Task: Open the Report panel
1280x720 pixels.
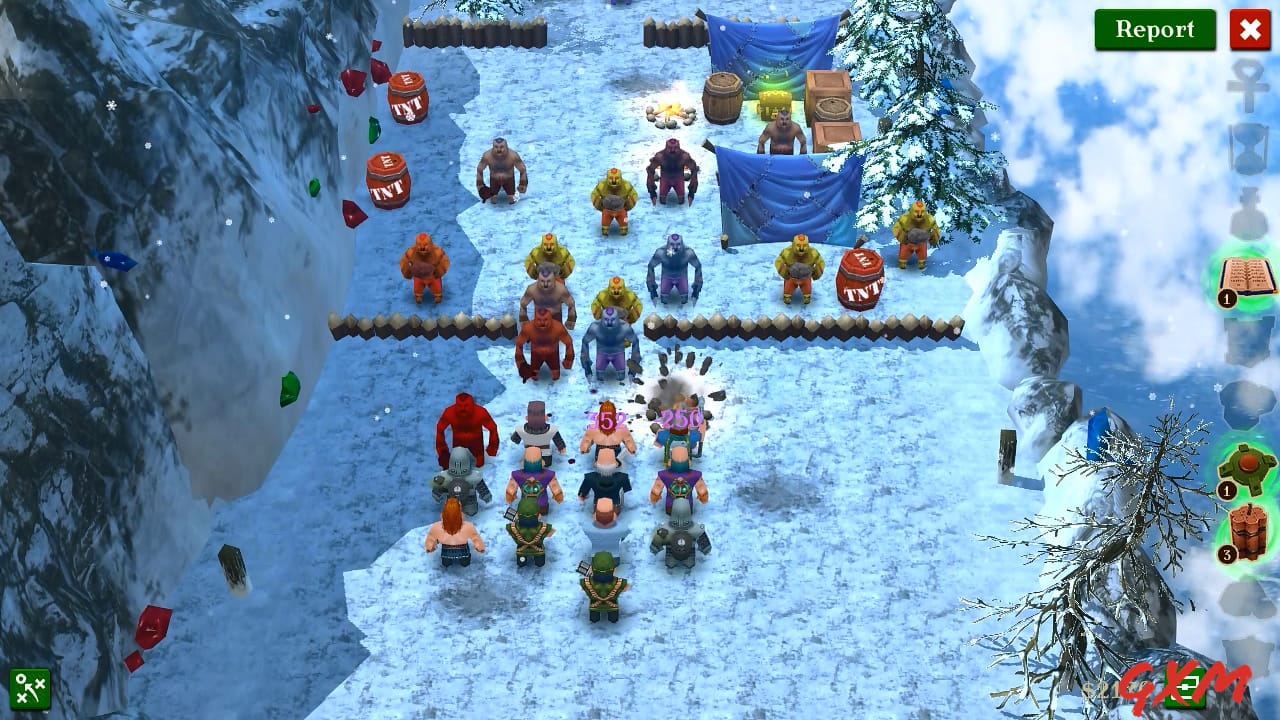Action: [x=1155, y=29]
